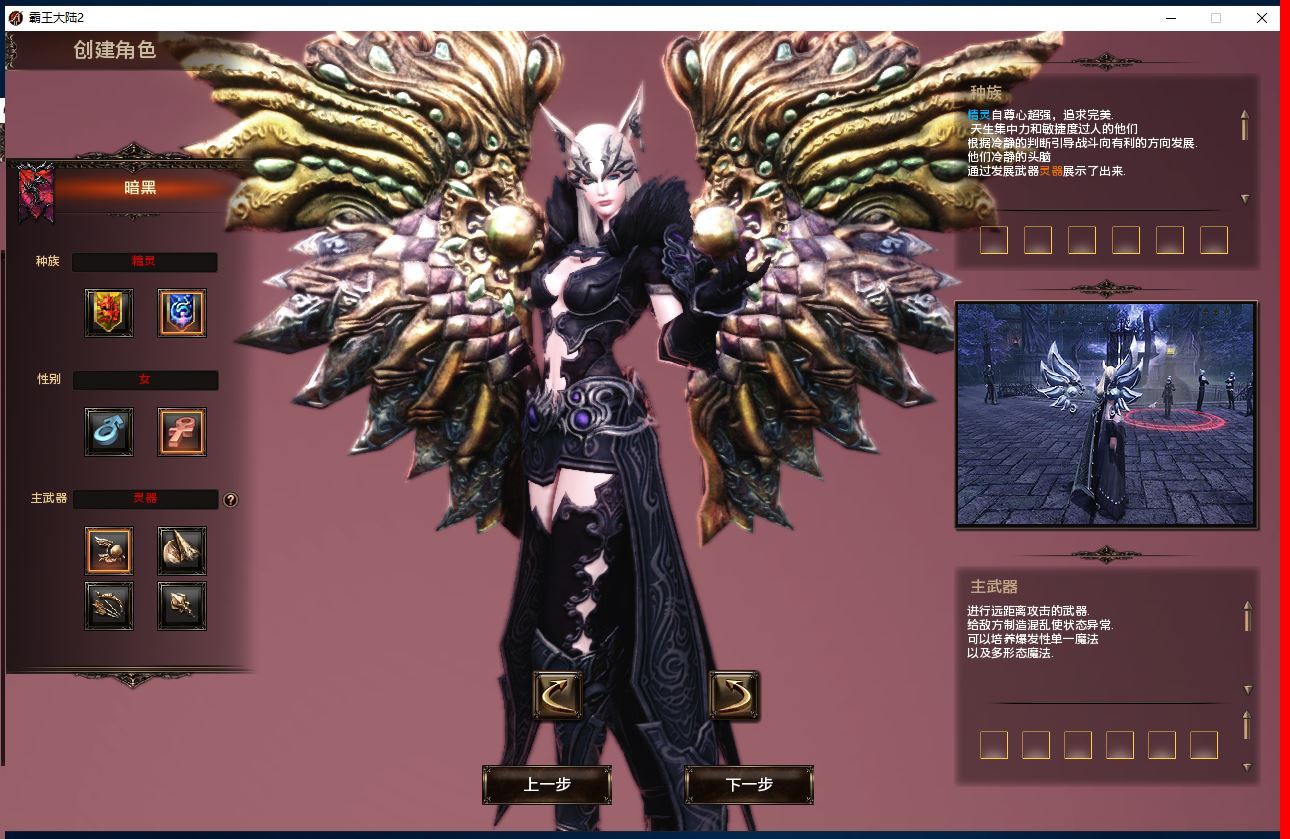Rotate the character with the left arrow
Screen dimensions: 1290x839
point(558,695)
